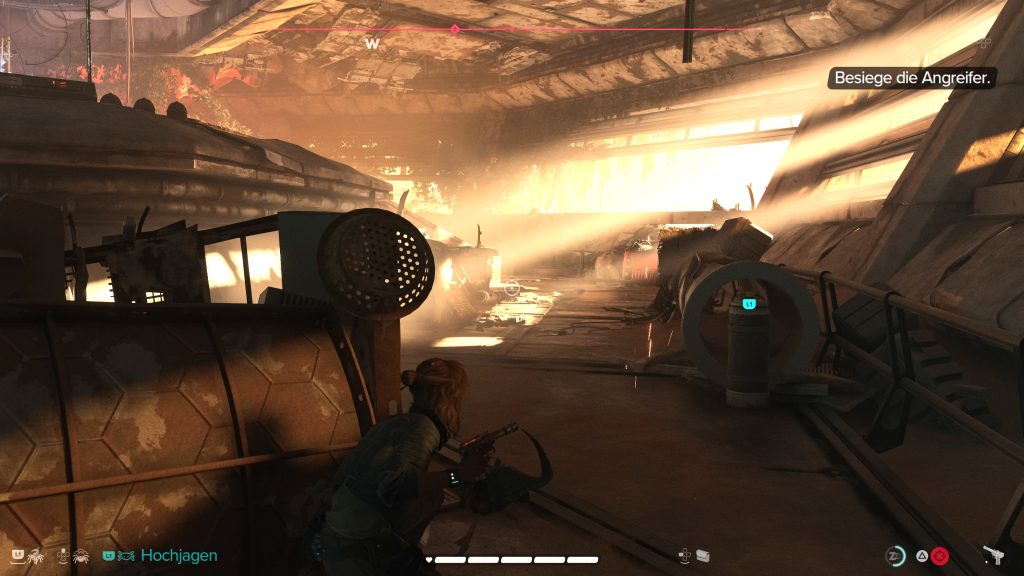
Task: Select the blaster pistol weapon icon
Action: tap(993, 556)
